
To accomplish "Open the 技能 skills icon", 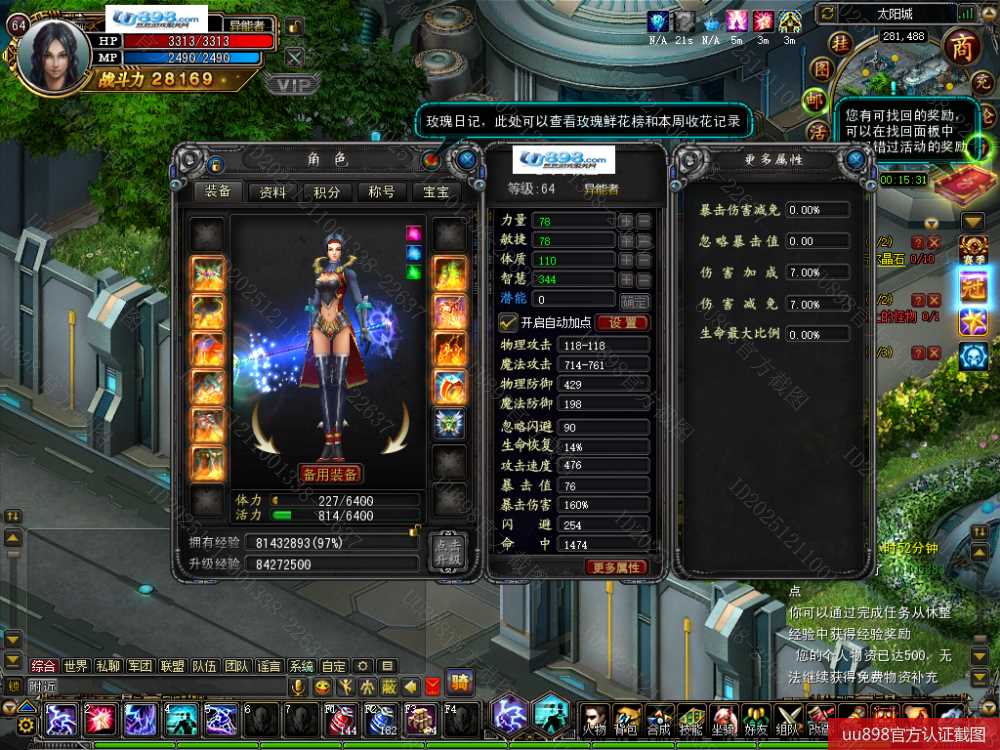I will (690, 719).
